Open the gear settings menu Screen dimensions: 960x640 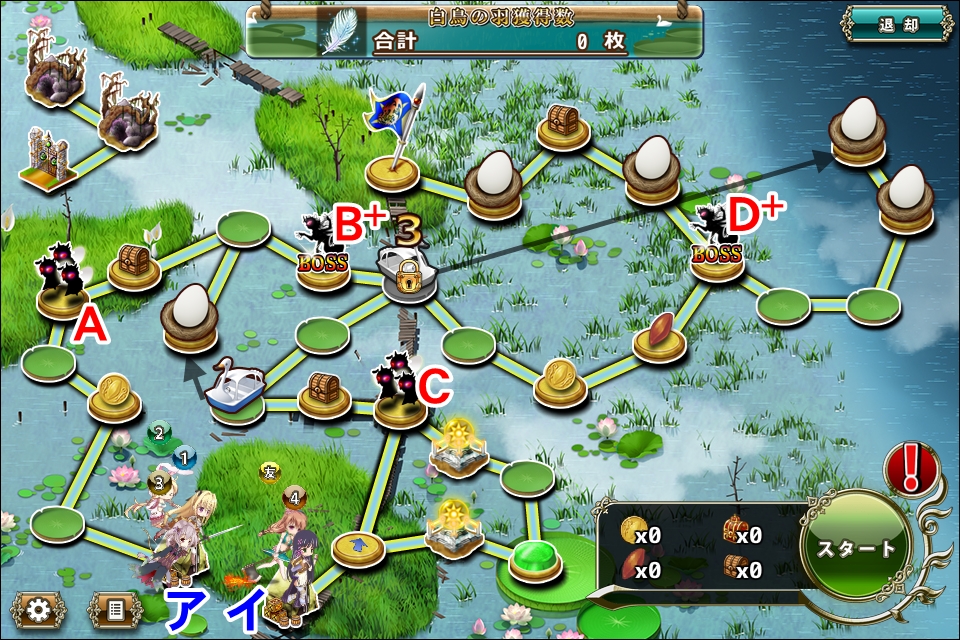coord(40,609)
